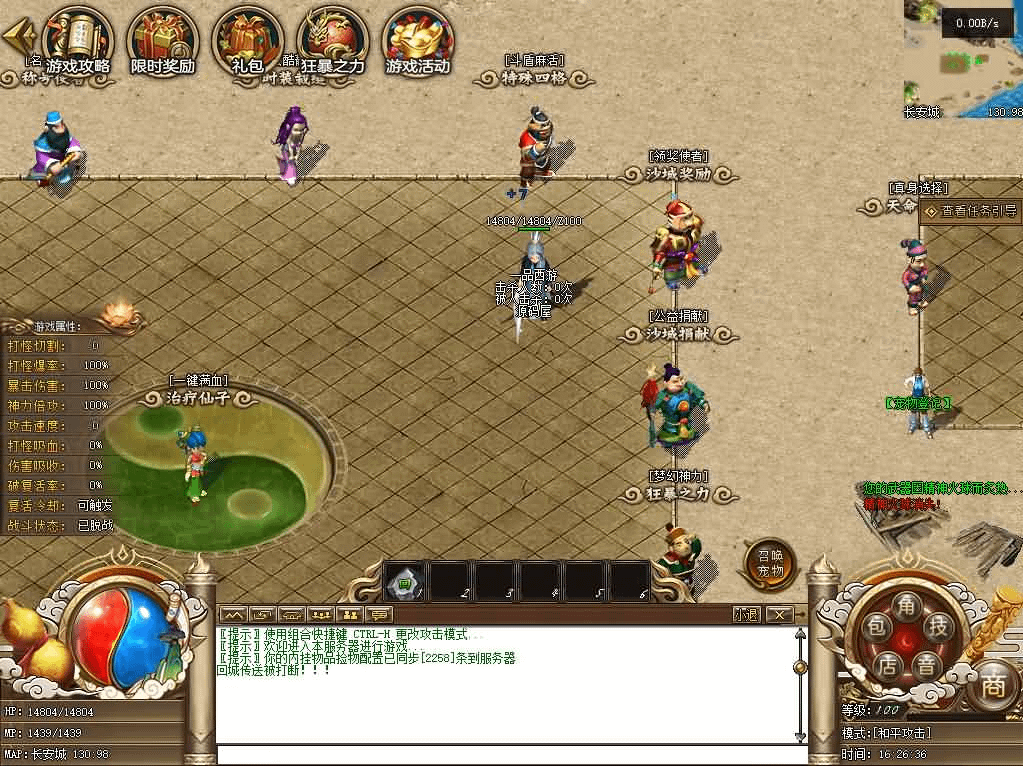Open the mall with the 商 button
This screenshot has height=766, width=1023.
pos(992,686)
